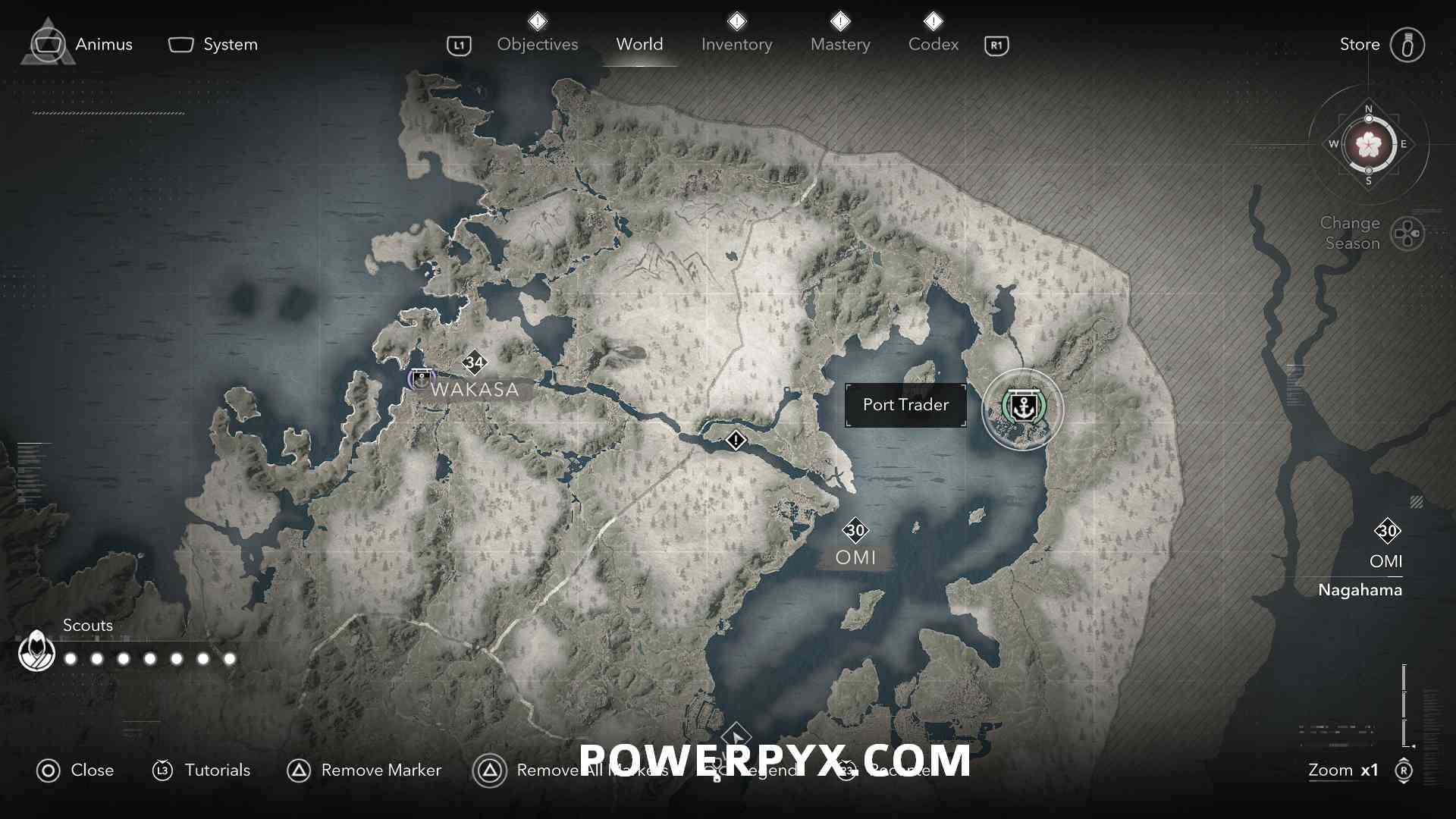
Task: Select the Port Trader anchor marker
Action: (1023, 409)
